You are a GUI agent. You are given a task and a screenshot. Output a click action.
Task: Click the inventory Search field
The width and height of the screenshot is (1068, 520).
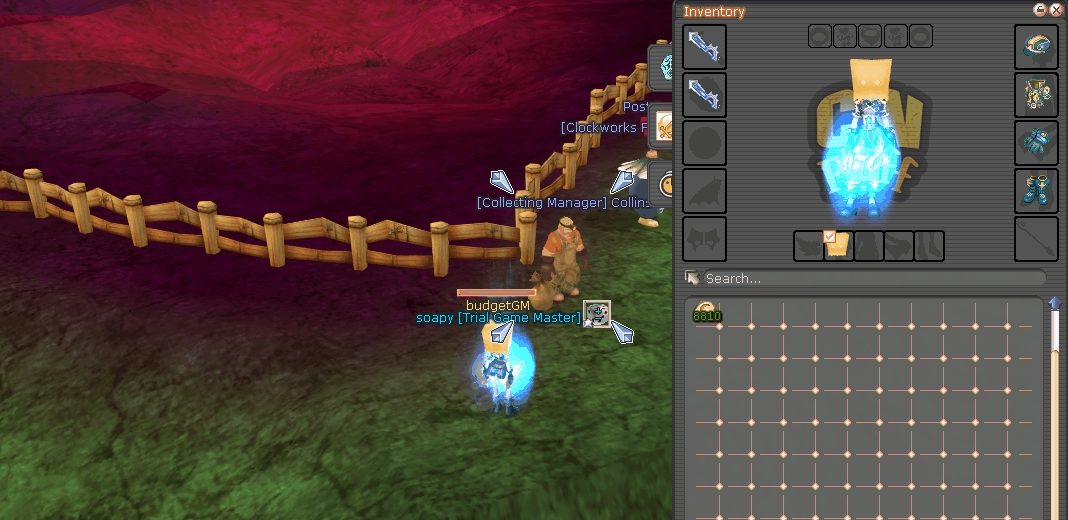pos(870,278)
